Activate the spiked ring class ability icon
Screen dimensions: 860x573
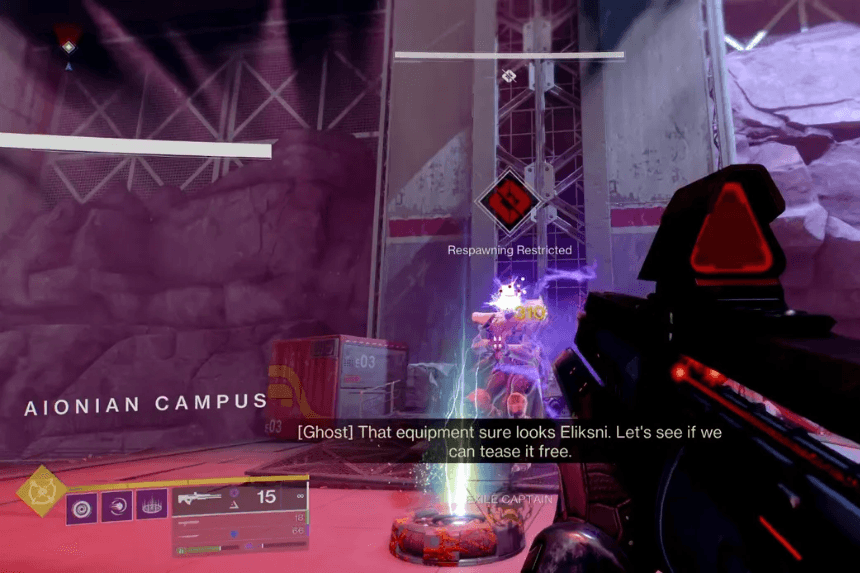coord(151,505)
